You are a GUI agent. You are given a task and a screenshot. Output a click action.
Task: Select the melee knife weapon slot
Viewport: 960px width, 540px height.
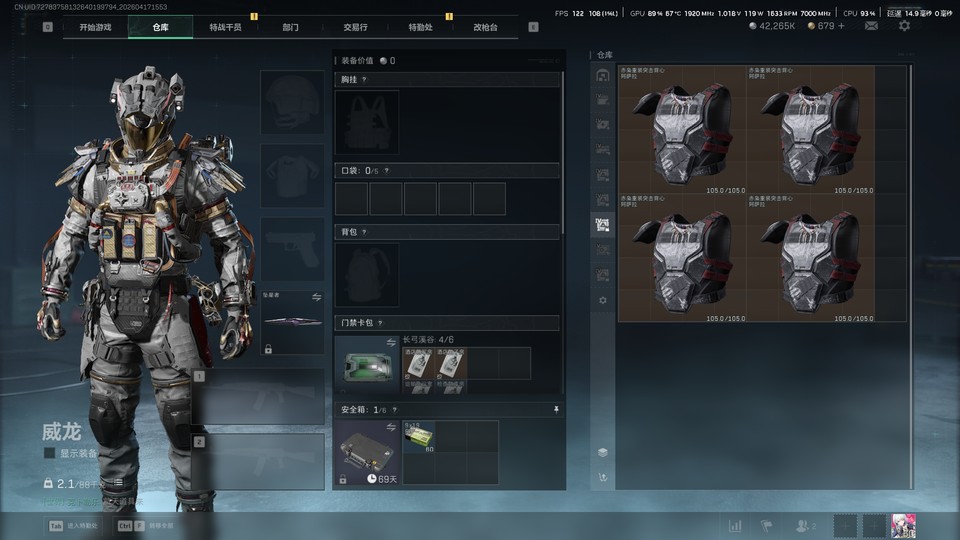click(292, 321)
